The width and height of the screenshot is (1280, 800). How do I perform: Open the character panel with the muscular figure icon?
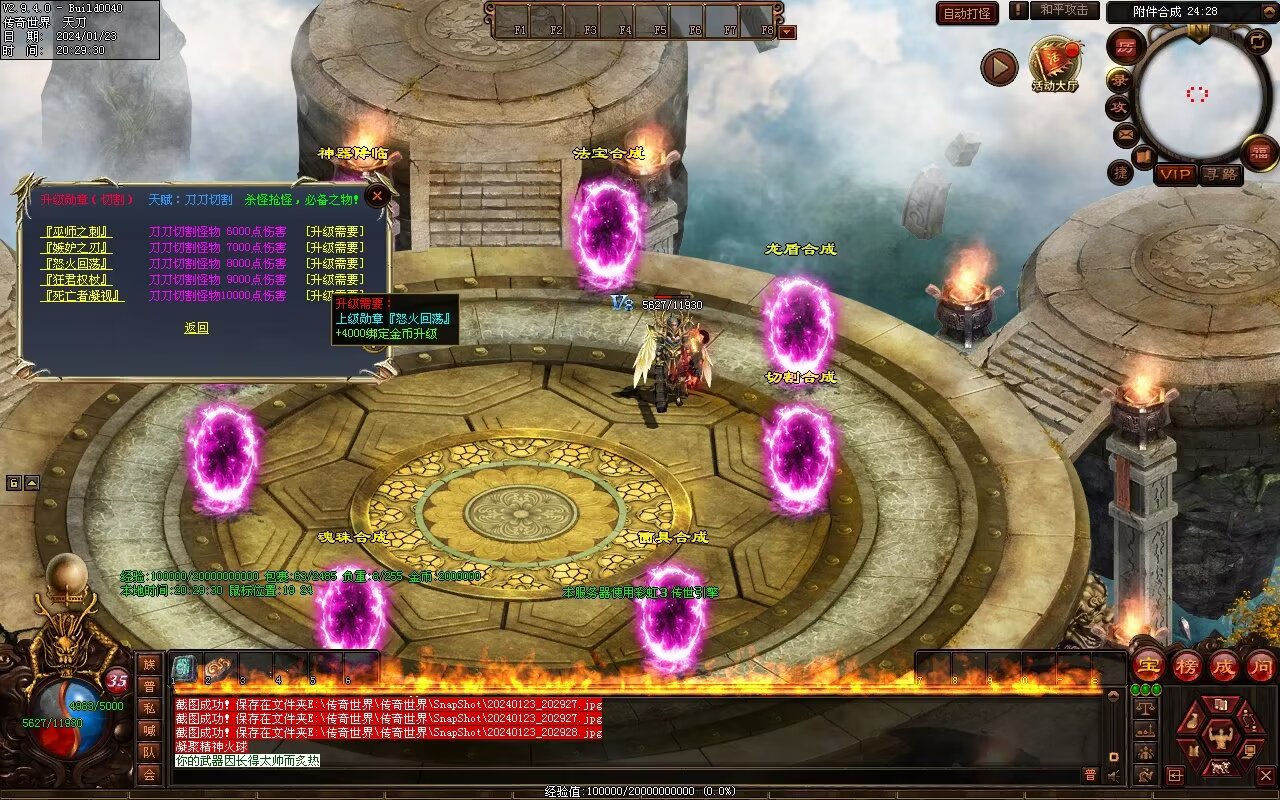pos(1219,738)
